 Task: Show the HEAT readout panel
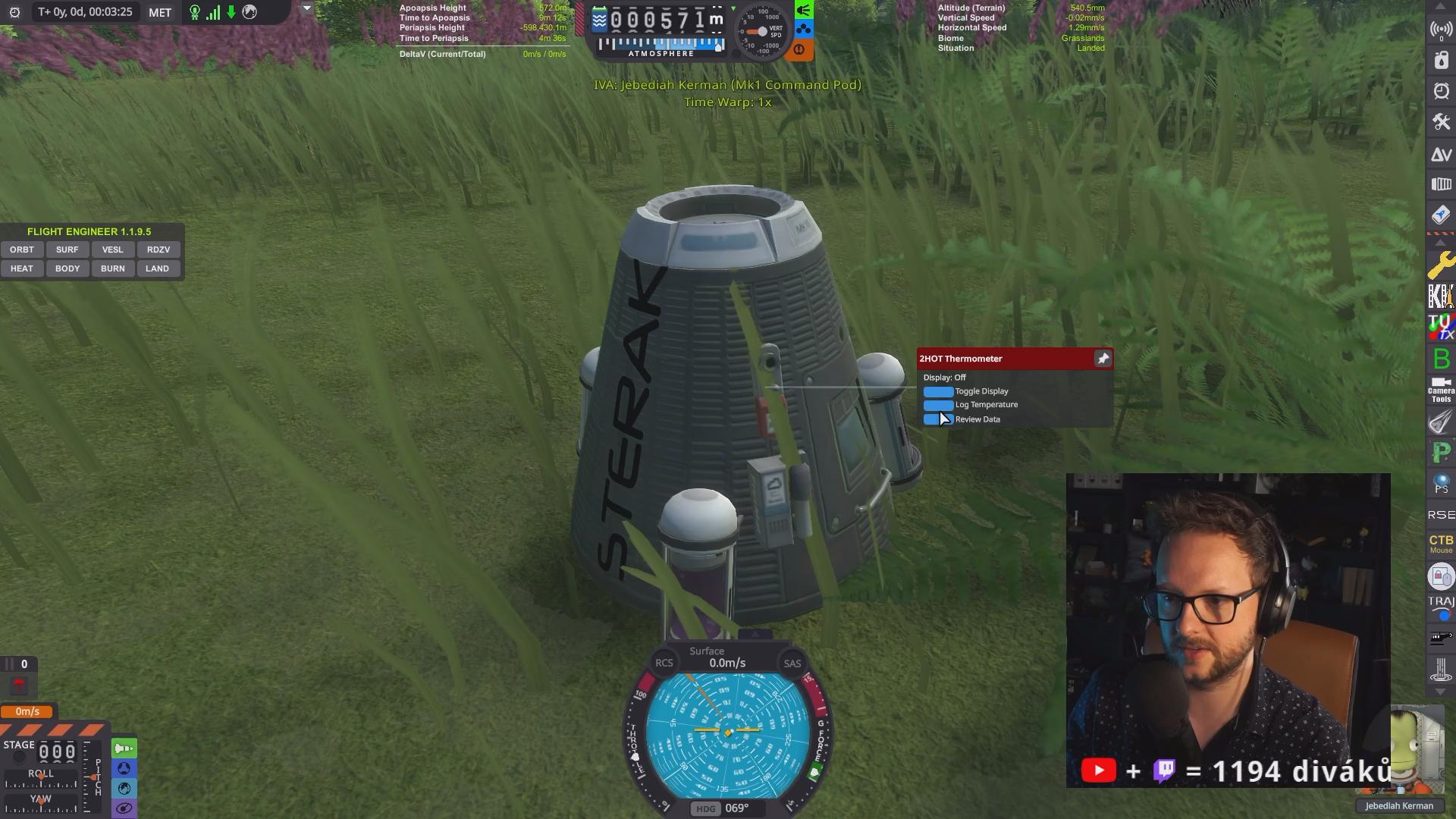point(22,268)
